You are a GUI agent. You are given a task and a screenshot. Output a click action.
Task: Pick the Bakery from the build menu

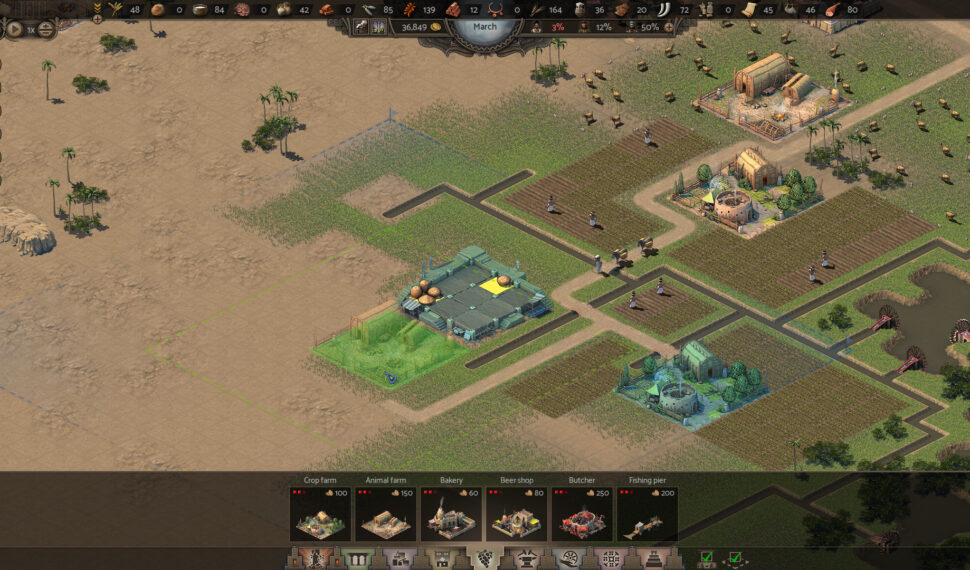[451, 513]
